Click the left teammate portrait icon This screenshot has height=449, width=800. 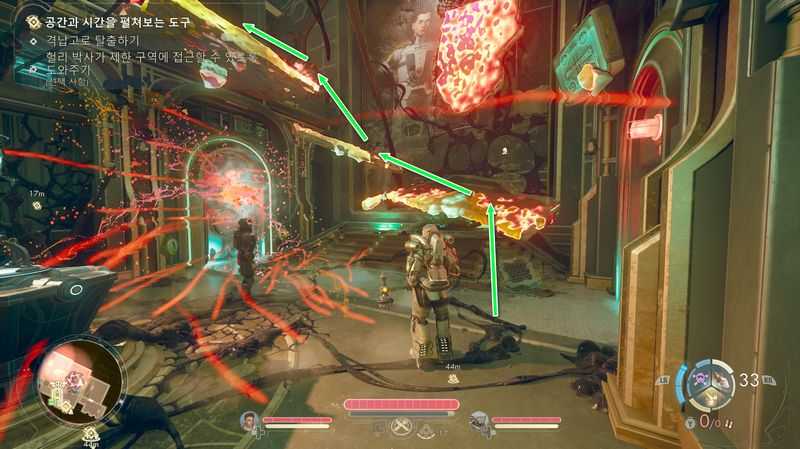(x=249, y=421)
